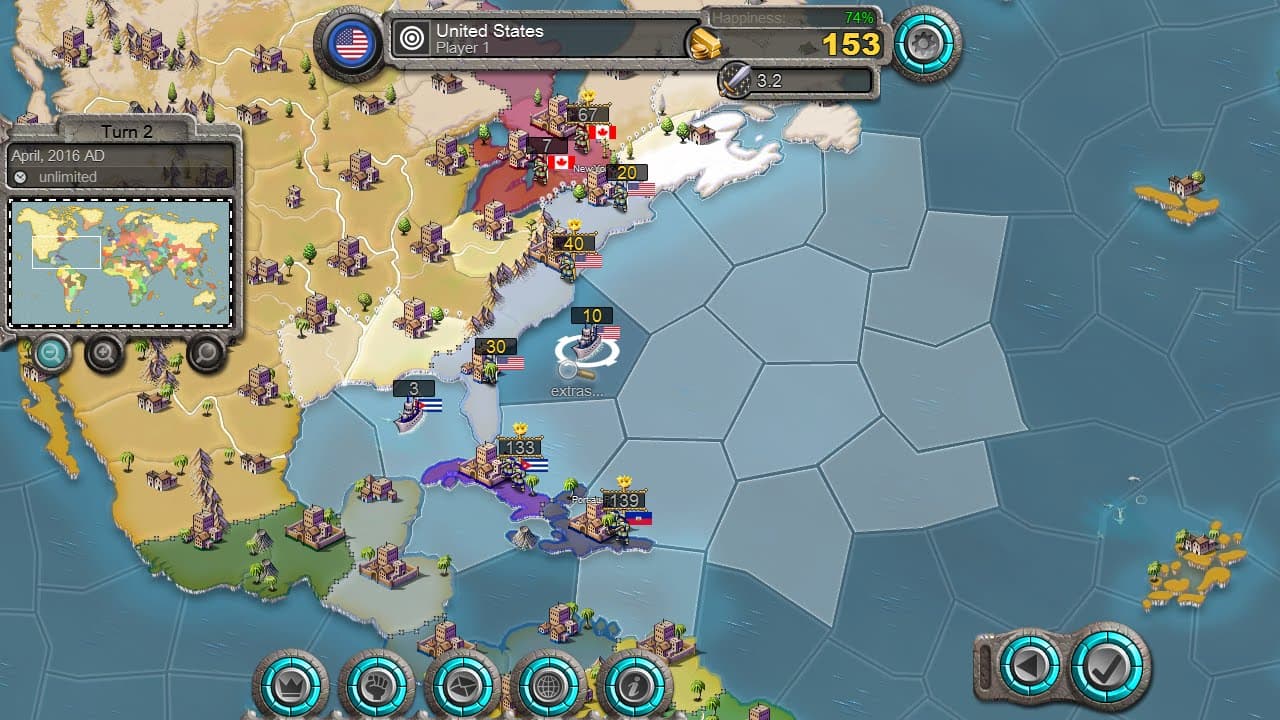
Task: Select the fist military actions icon
Action: [377, 687]
